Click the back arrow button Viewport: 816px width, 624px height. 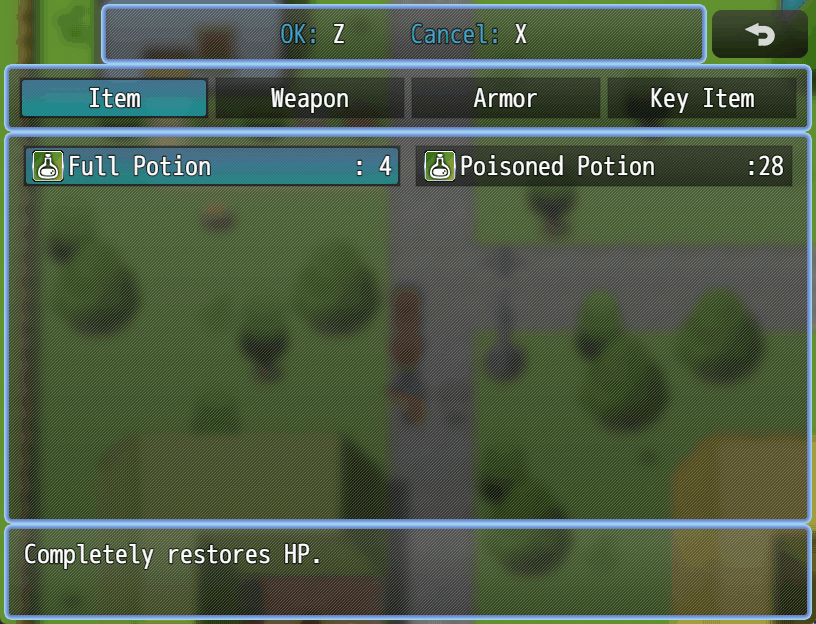[760, 35]
